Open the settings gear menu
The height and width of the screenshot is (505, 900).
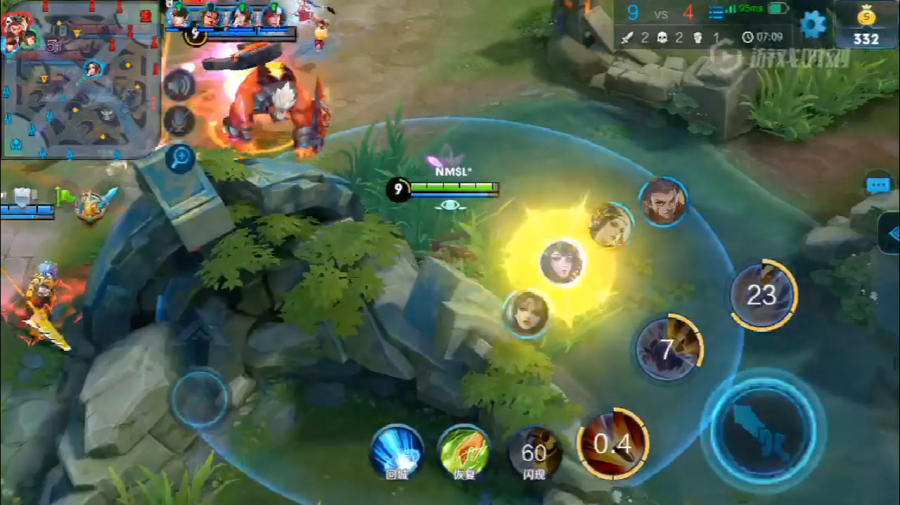coord(813,23)
